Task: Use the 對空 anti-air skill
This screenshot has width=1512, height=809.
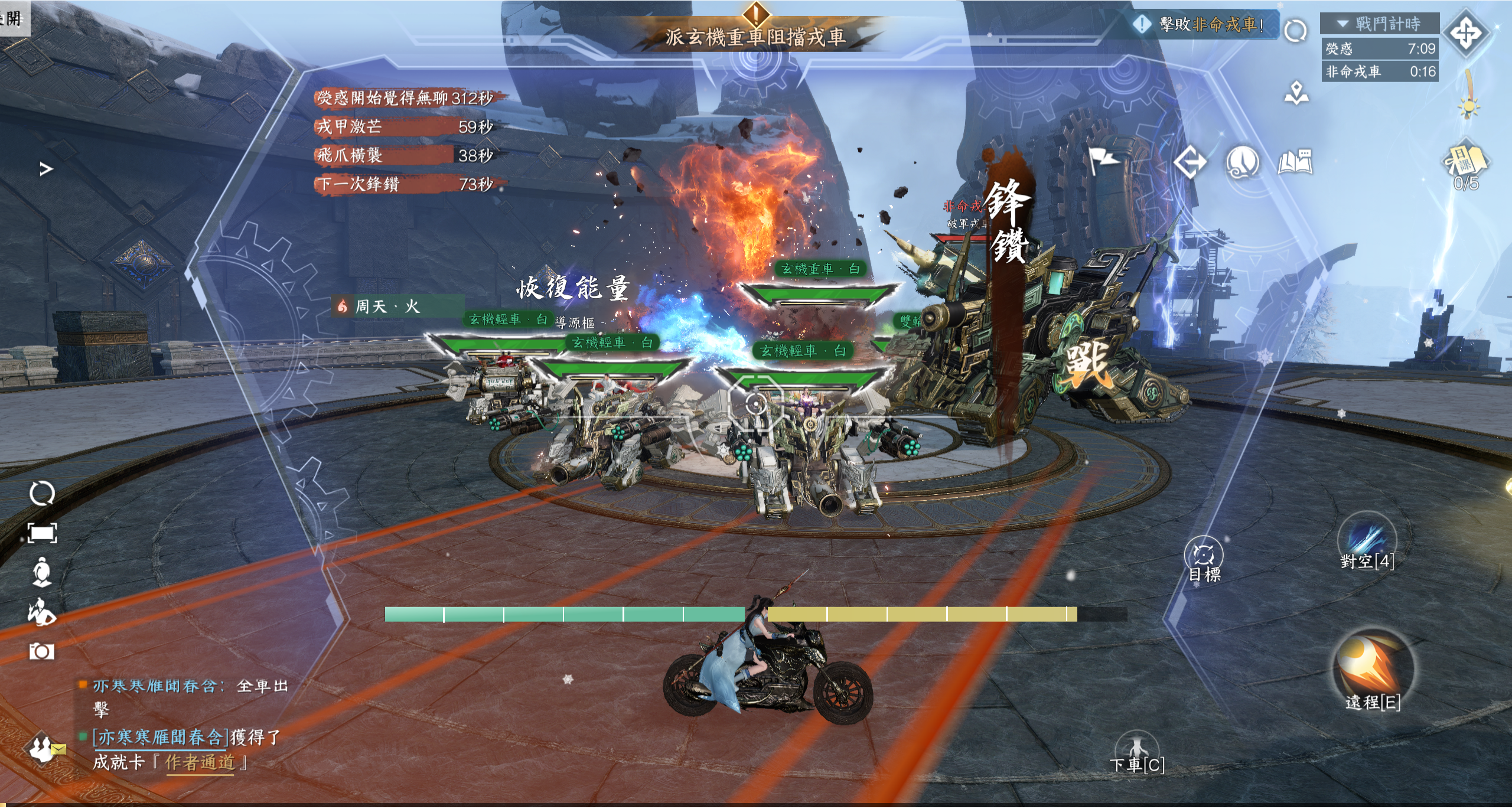Action: click(x=1366, y=539)
